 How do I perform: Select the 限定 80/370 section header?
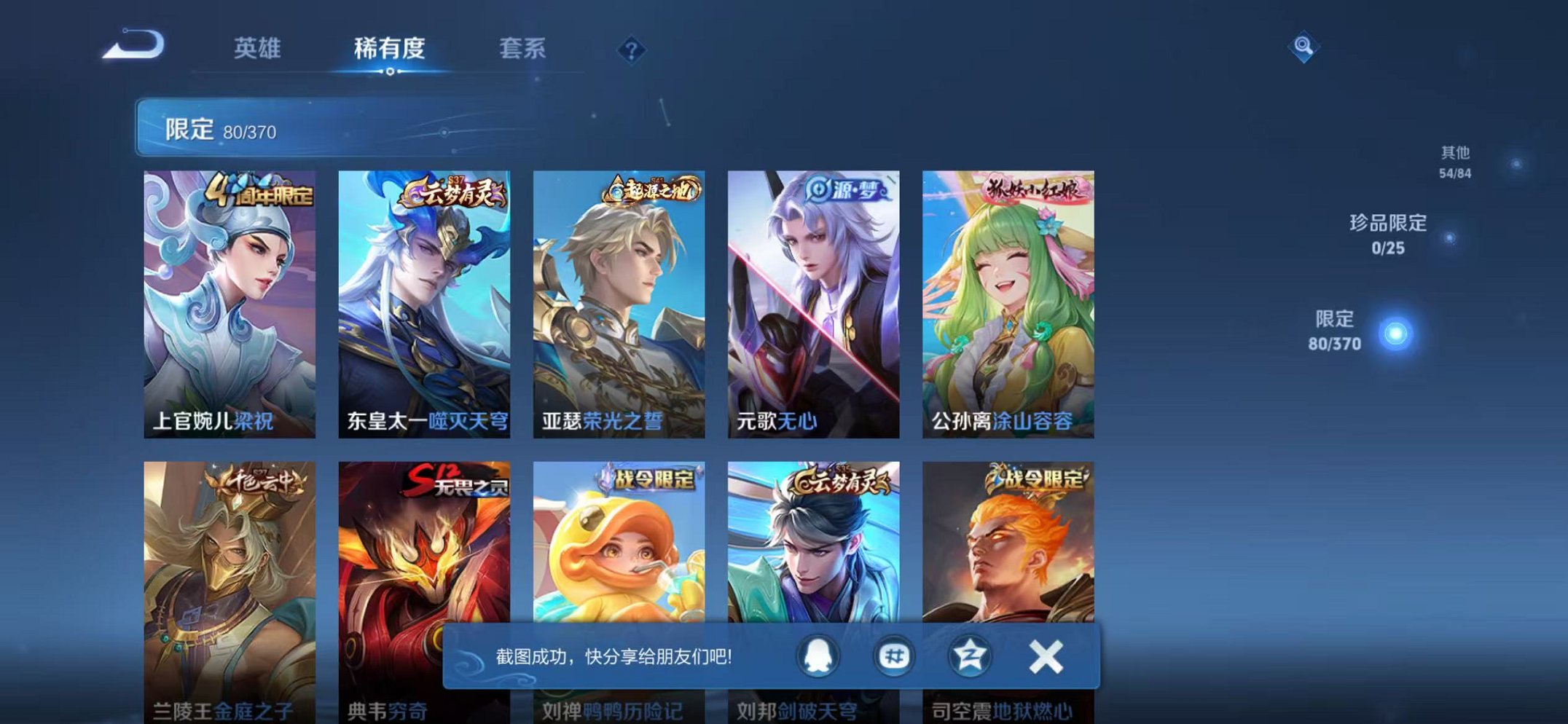pos(211,130)
